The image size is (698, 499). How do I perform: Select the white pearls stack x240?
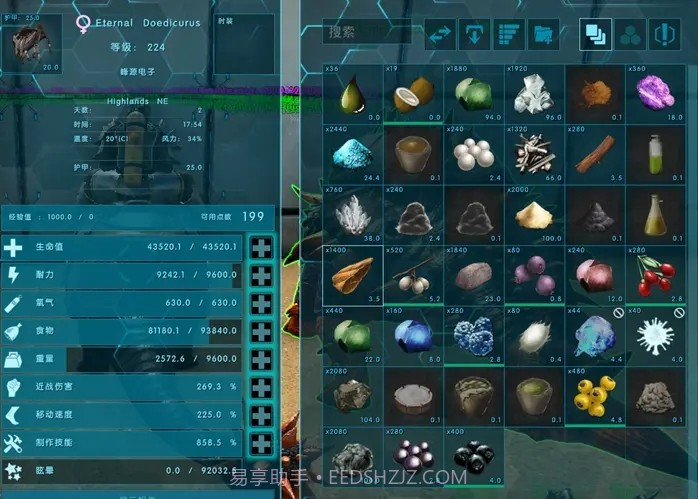(473, 154)
